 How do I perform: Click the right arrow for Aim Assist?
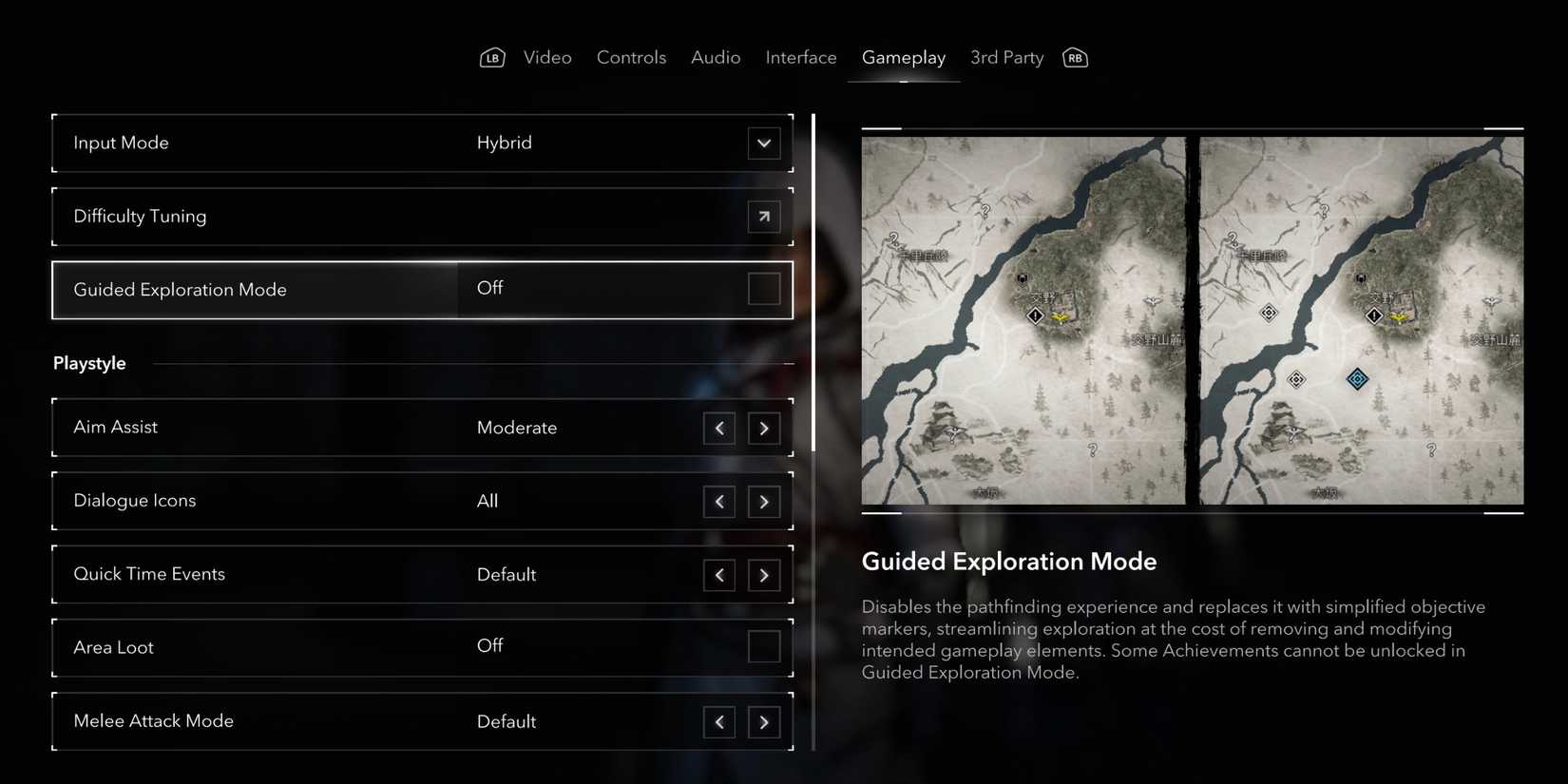click(x=764, y=428)
